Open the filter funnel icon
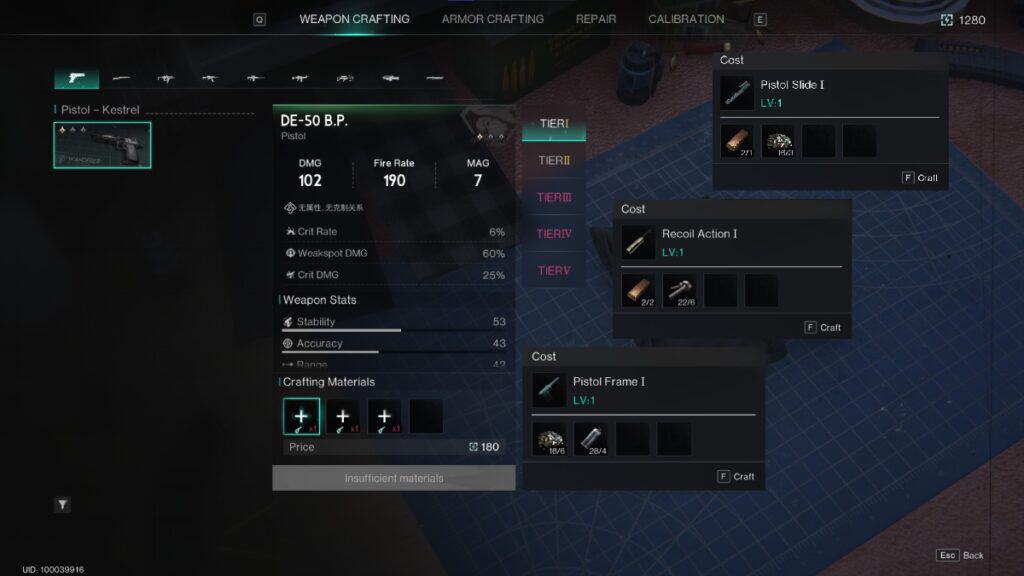The height and width of the screenshot is (576, 1024). (x=62, y=505)
